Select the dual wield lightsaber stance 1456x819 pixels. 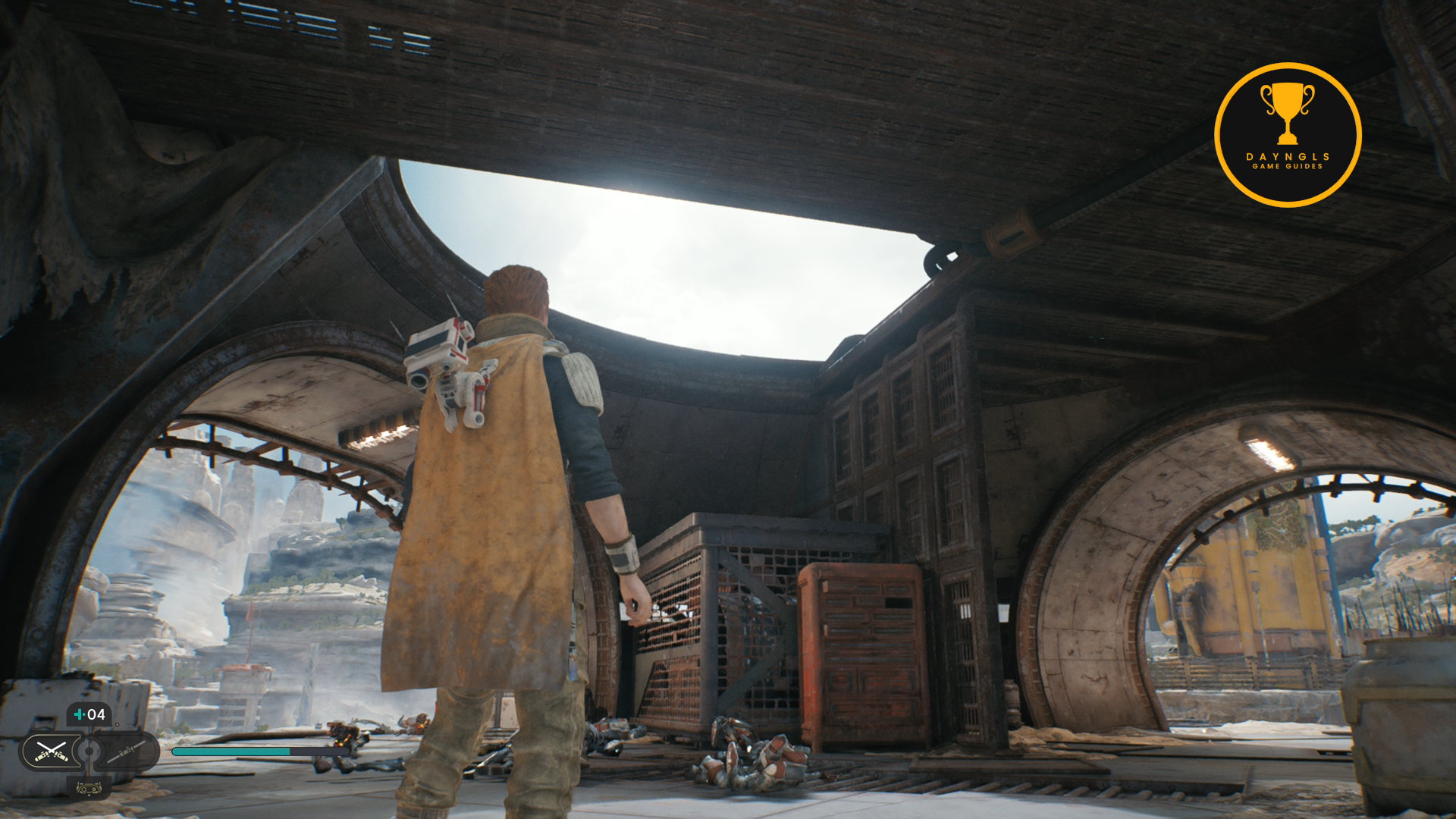coord(51,752)
